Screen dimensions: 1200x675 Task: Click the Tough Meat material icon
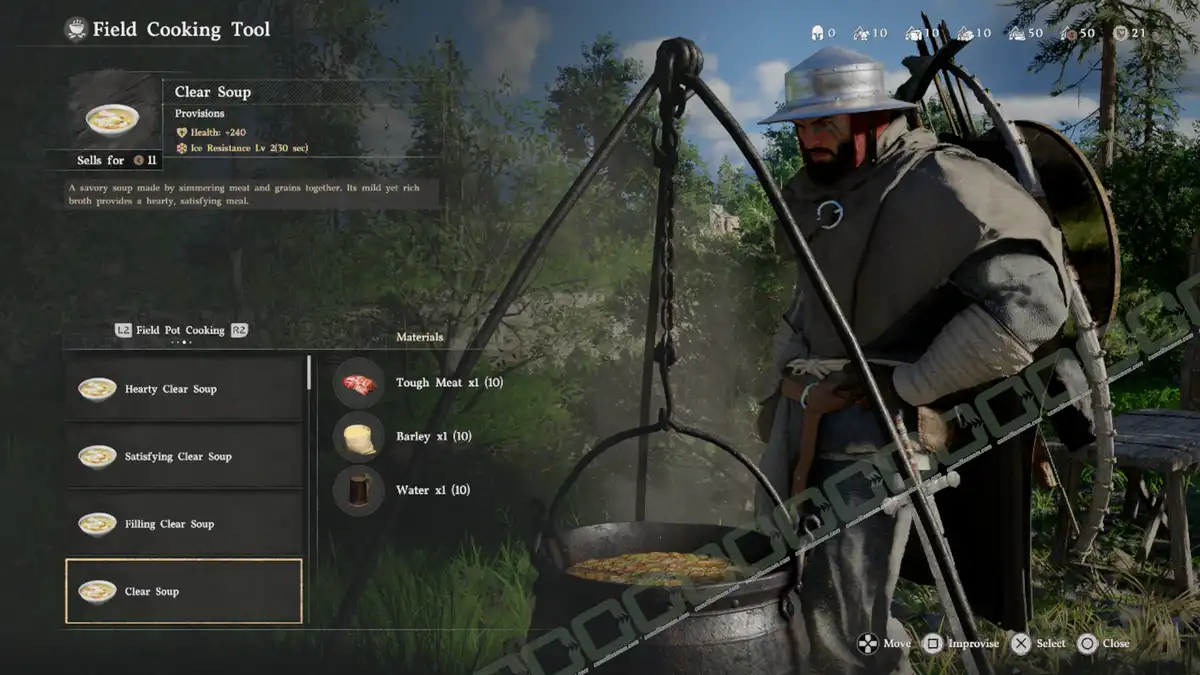[x=358, y=383]
